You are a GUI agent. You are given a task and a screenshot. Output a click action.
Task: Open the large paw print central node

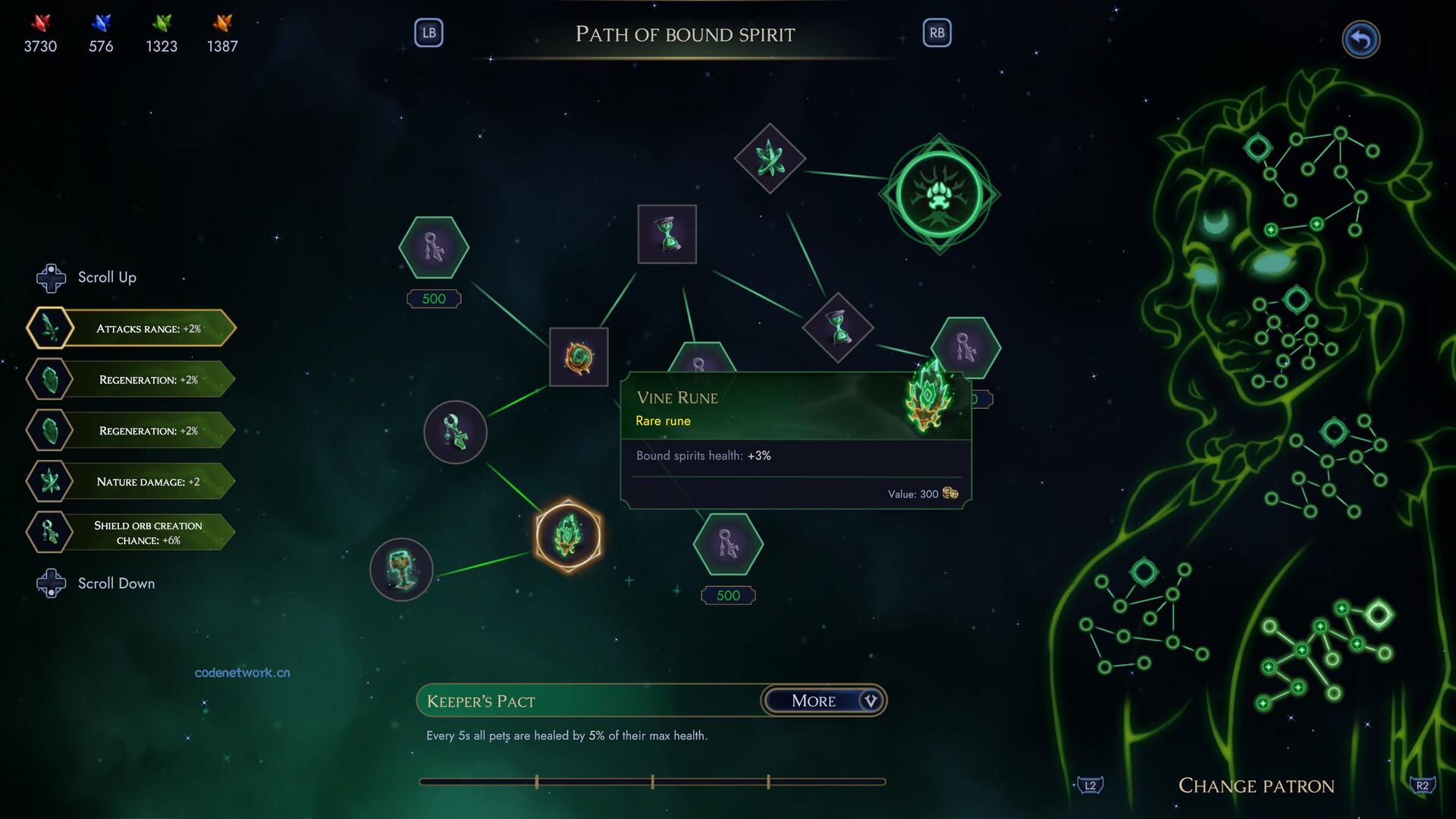pos(939,194)
